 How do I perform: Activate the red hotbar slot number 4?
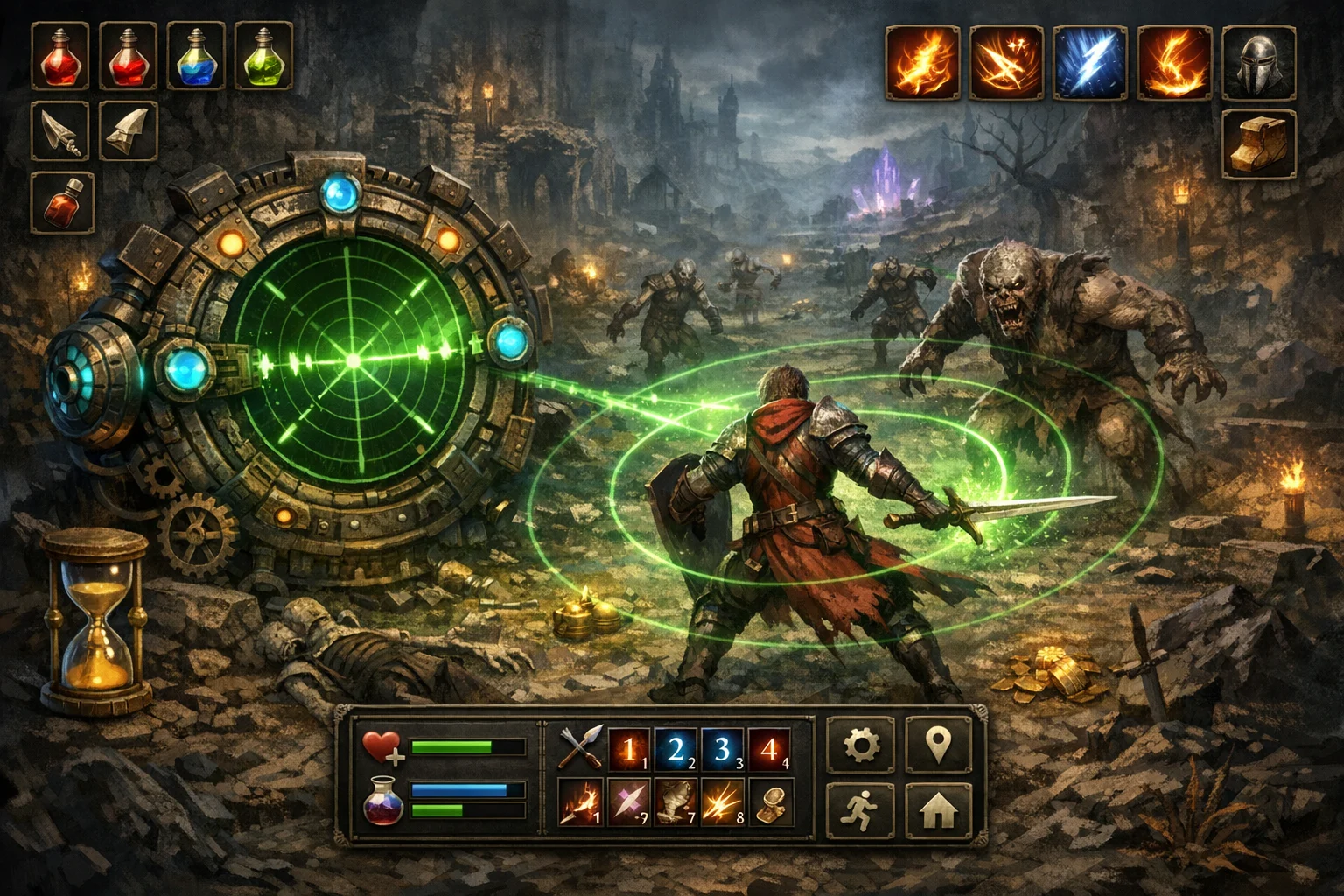(769, 750)
